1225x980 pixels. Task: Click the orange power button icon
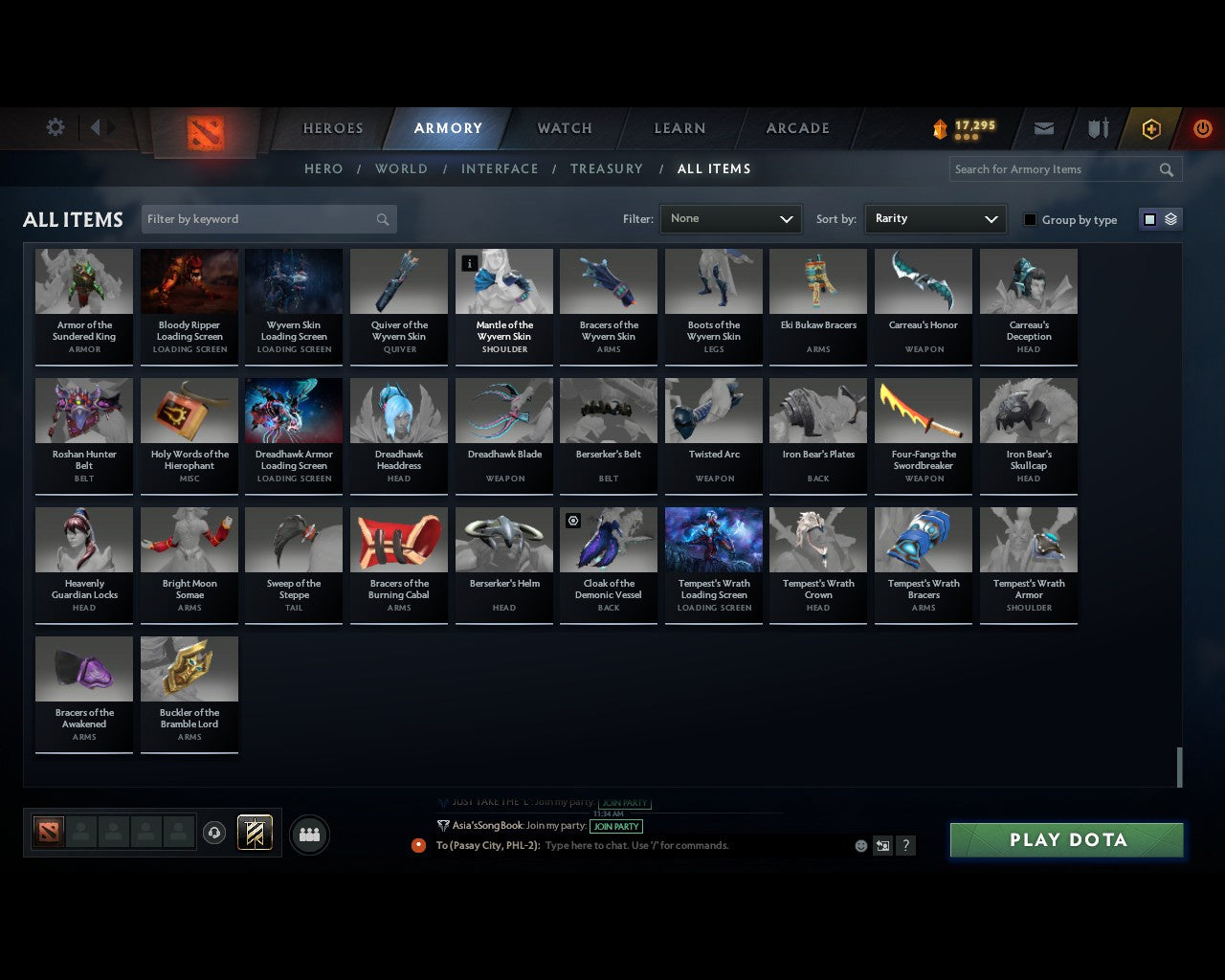click(1202, 128)
